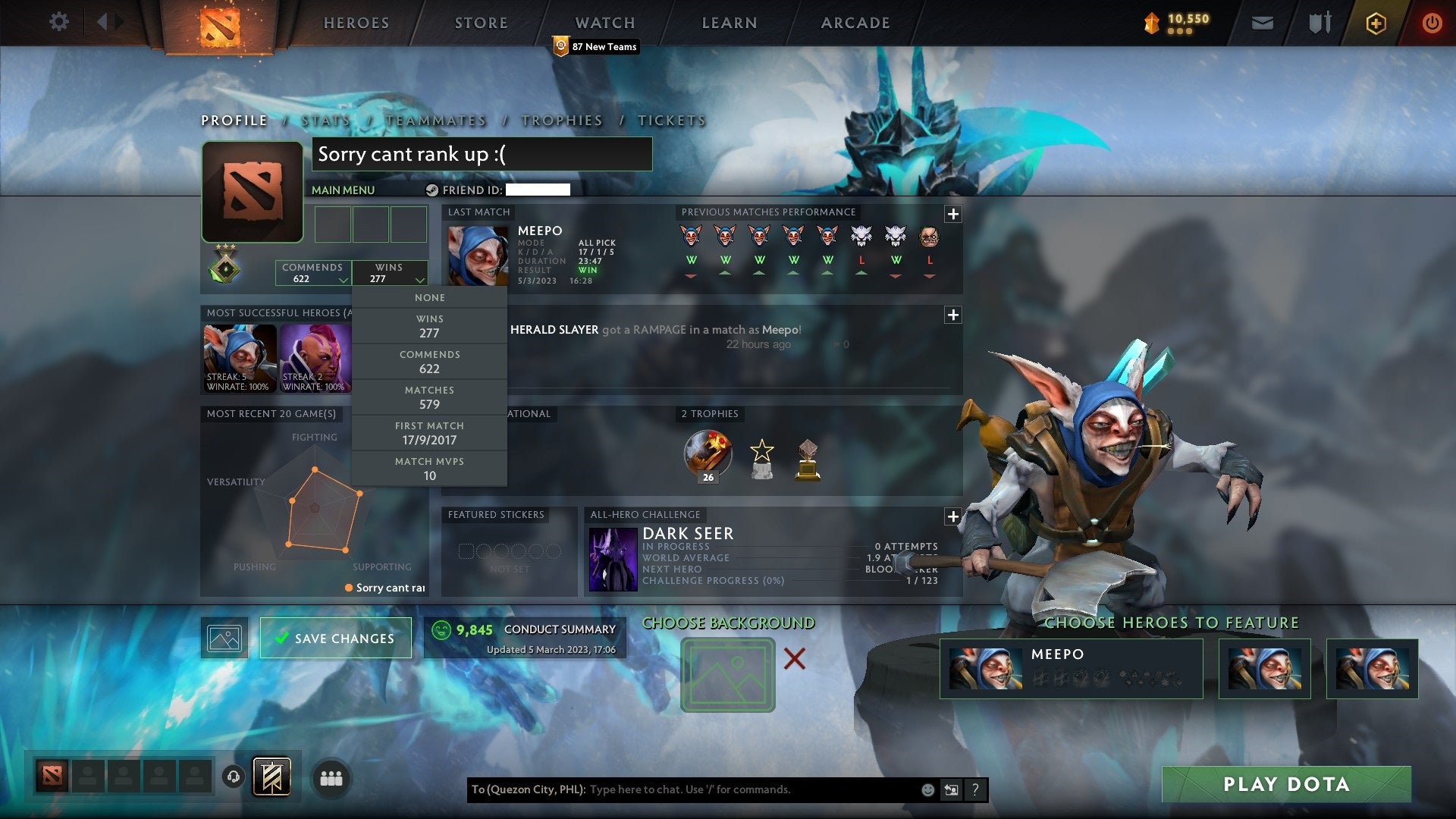Click SAVE CHANGES on the profile
This screenshot has height=819, width=1456.
click(x=336, y=638)
